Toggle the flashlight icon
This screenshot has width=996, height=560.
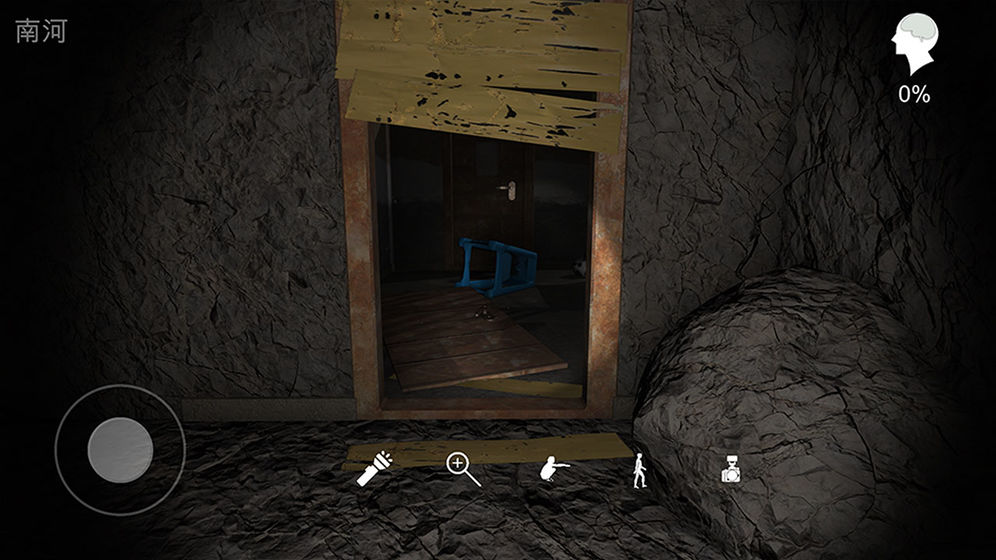375,468
